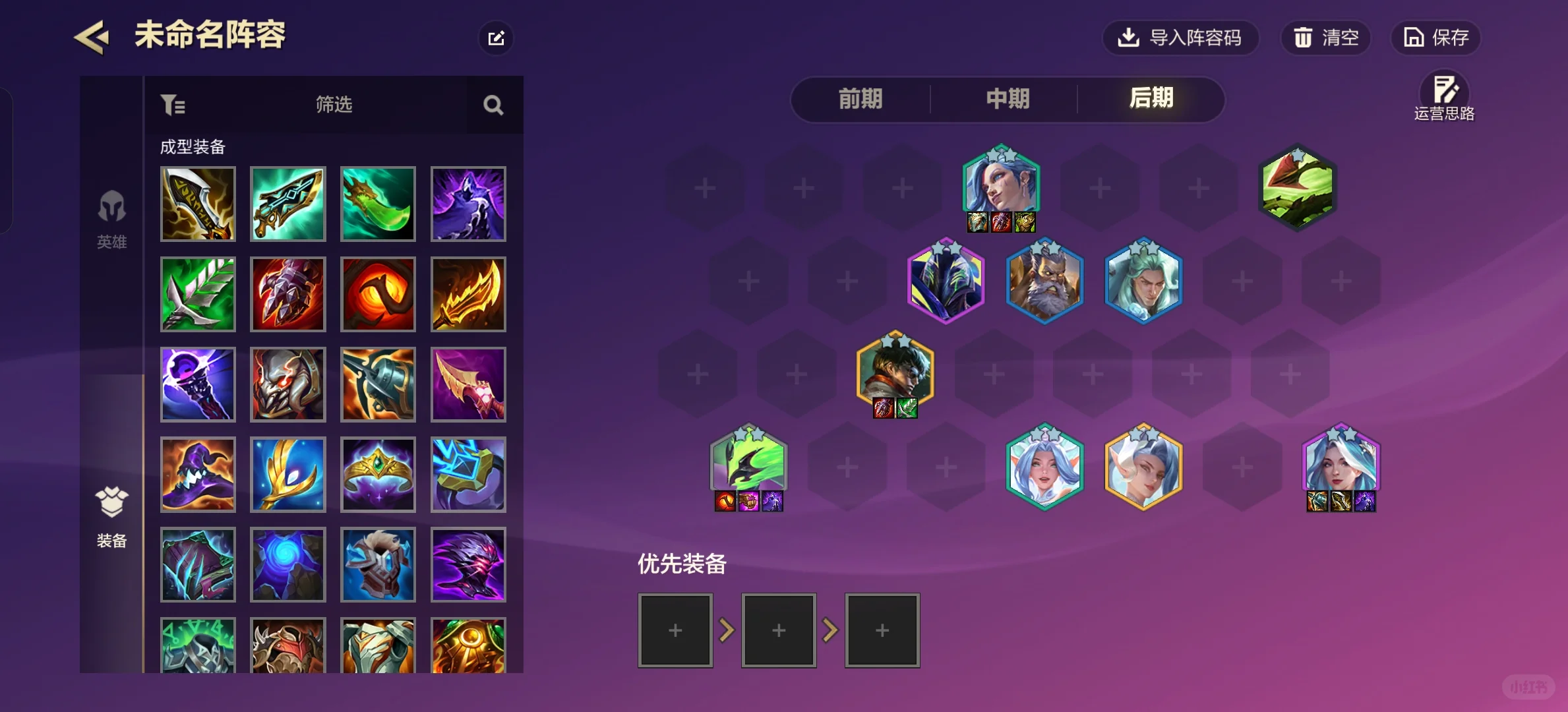The height and width of the screenshot is (712, 1568).
Task: Click the back arrow at top left
Action: [92, 36]
